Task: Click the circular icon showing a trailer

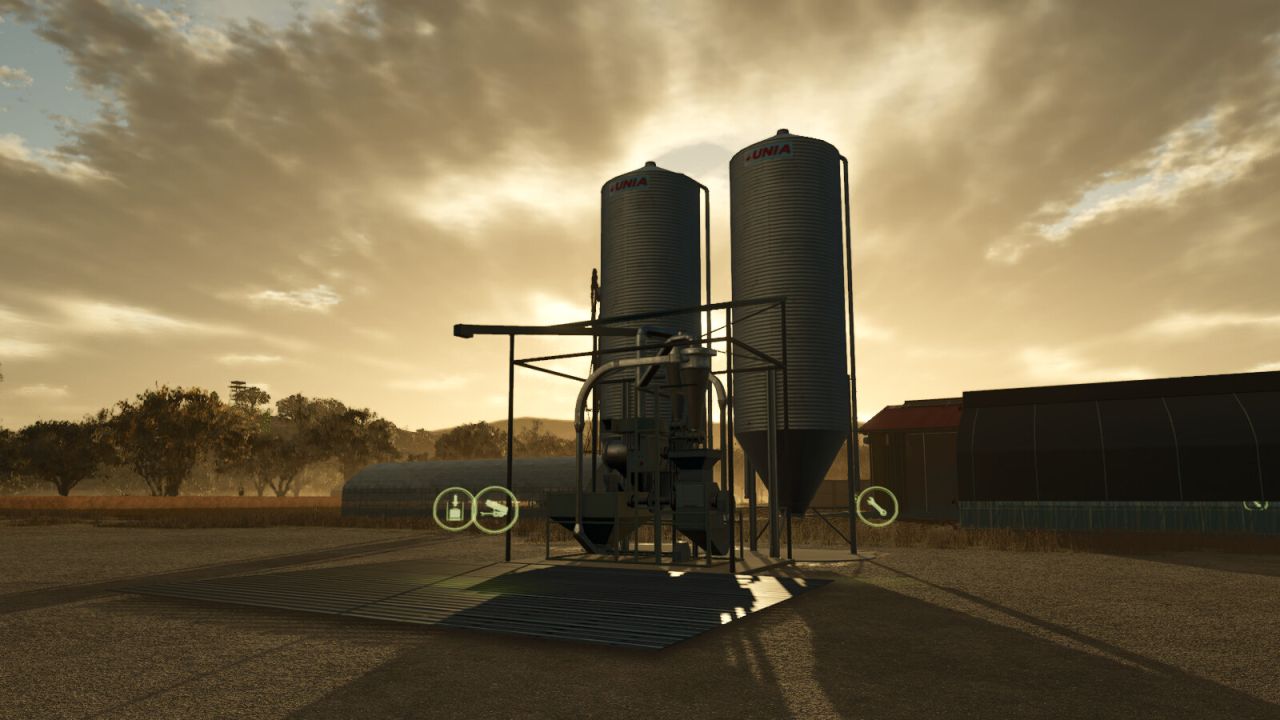Action: point(495,509)
